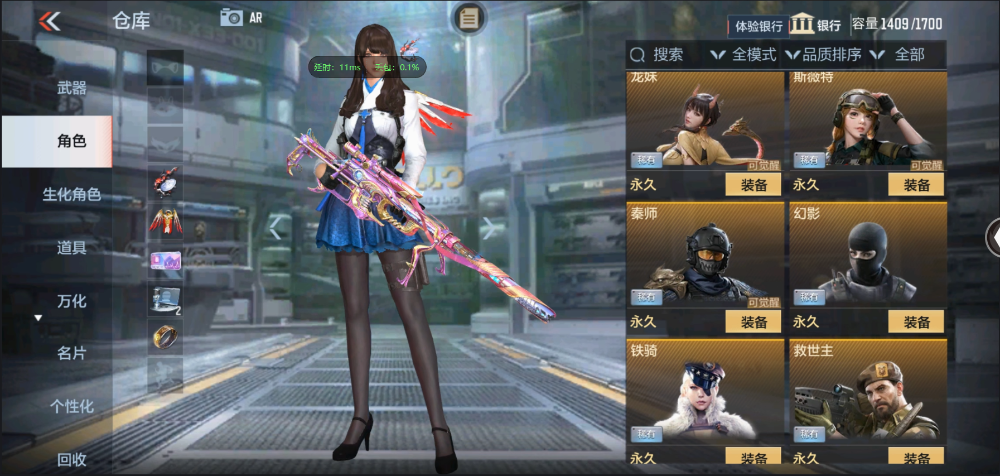Open the 道具 category tab

pos(71,247)
